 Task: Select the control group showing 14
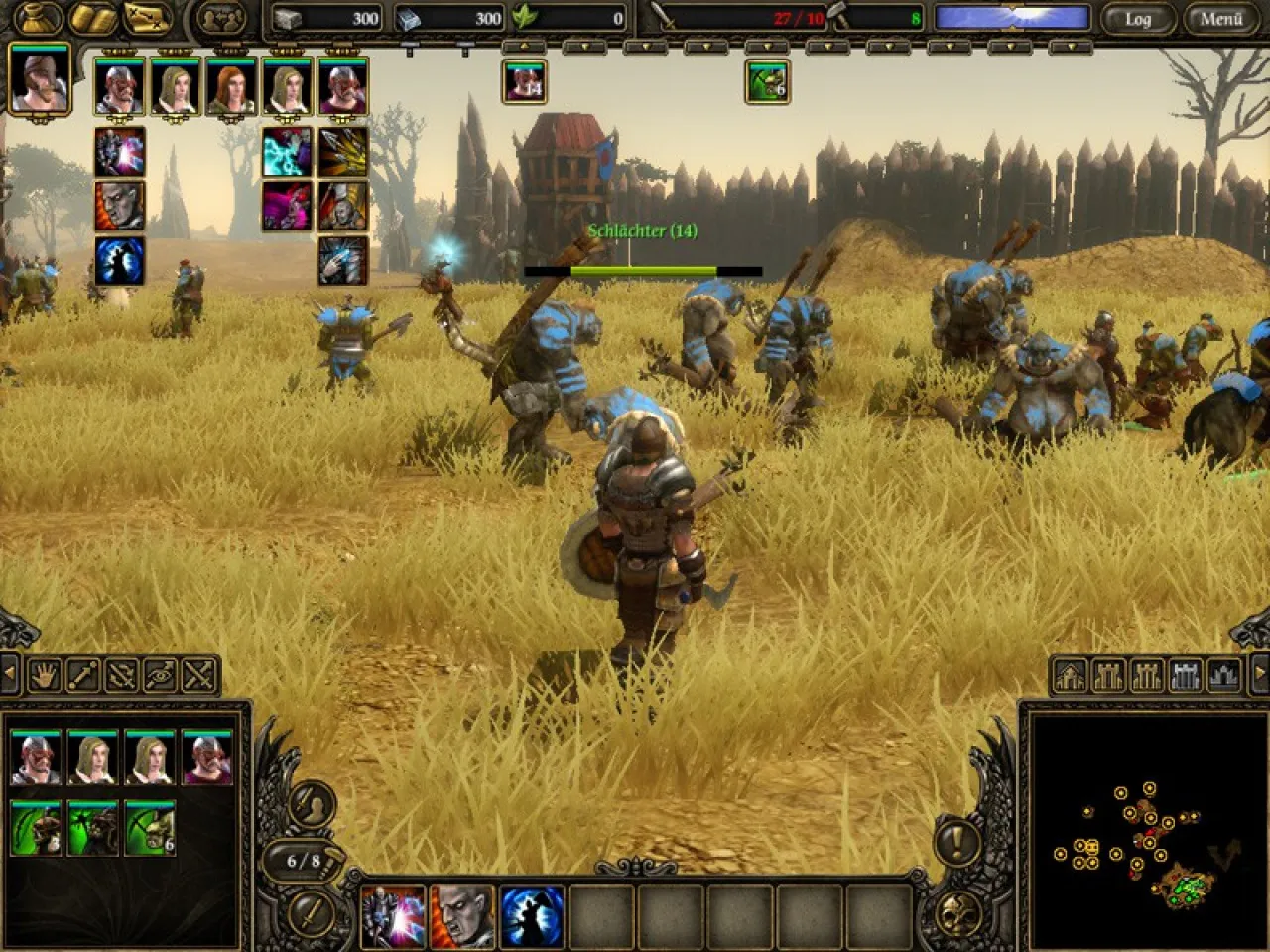(x=525, y=81)
